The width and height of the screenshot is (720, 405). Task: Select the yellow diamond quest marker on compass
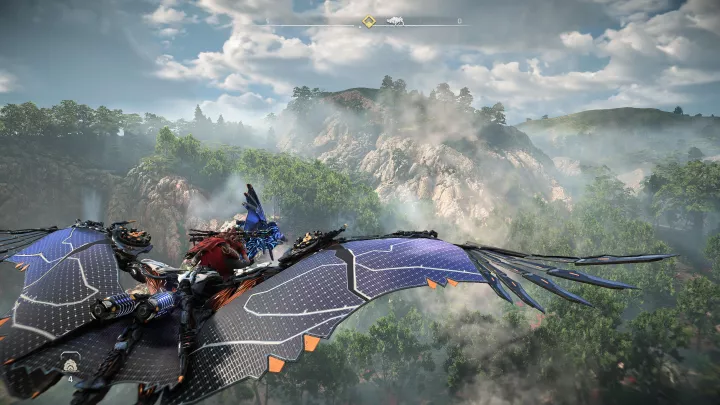pyautogui.click(x=368, y=21)
